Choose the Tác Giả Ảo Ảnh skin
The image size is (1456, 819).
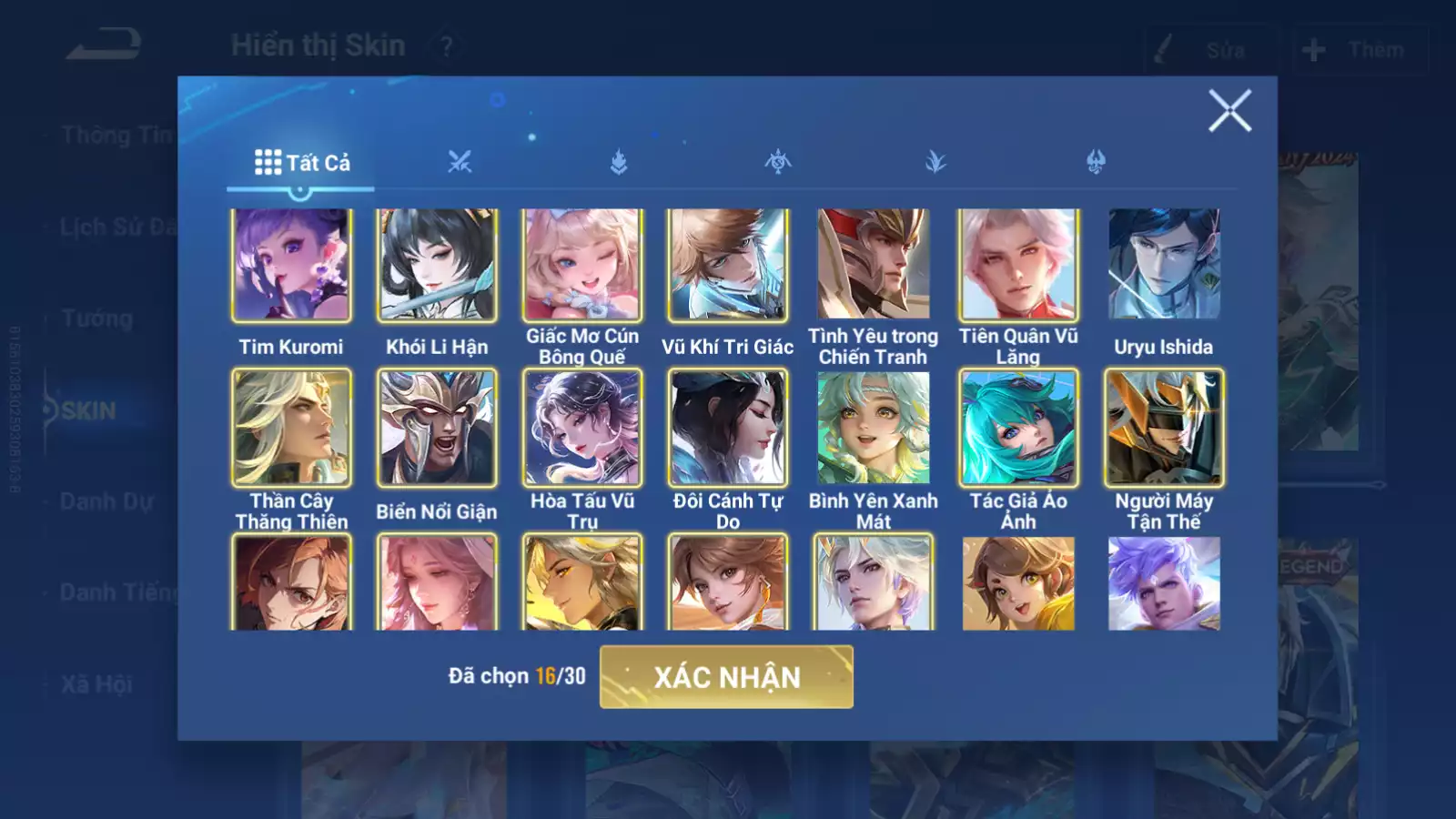point(1018,428)
